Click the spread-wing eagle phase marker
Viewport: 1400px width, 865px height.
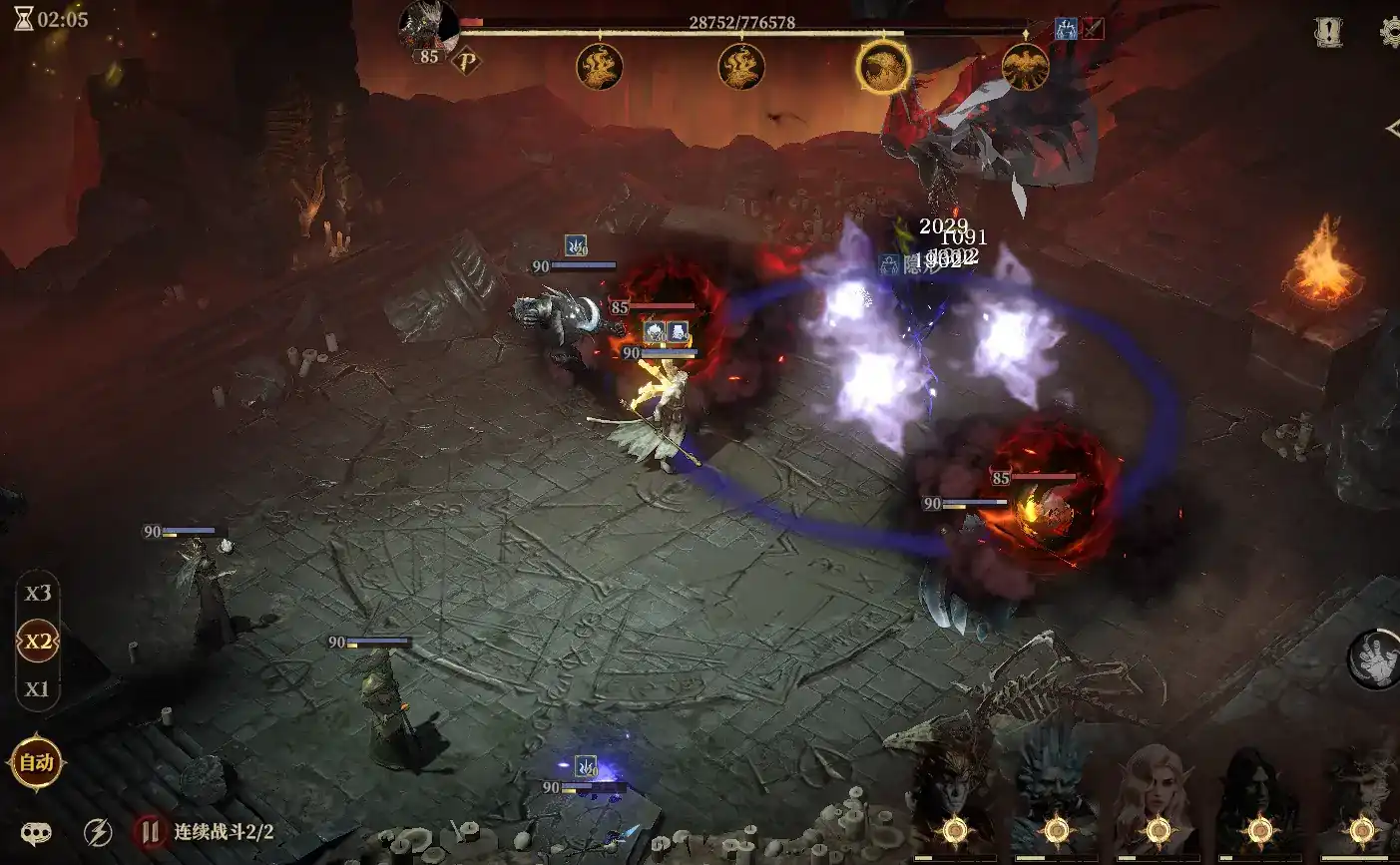pyautogui.click(x=1025, y=67)
